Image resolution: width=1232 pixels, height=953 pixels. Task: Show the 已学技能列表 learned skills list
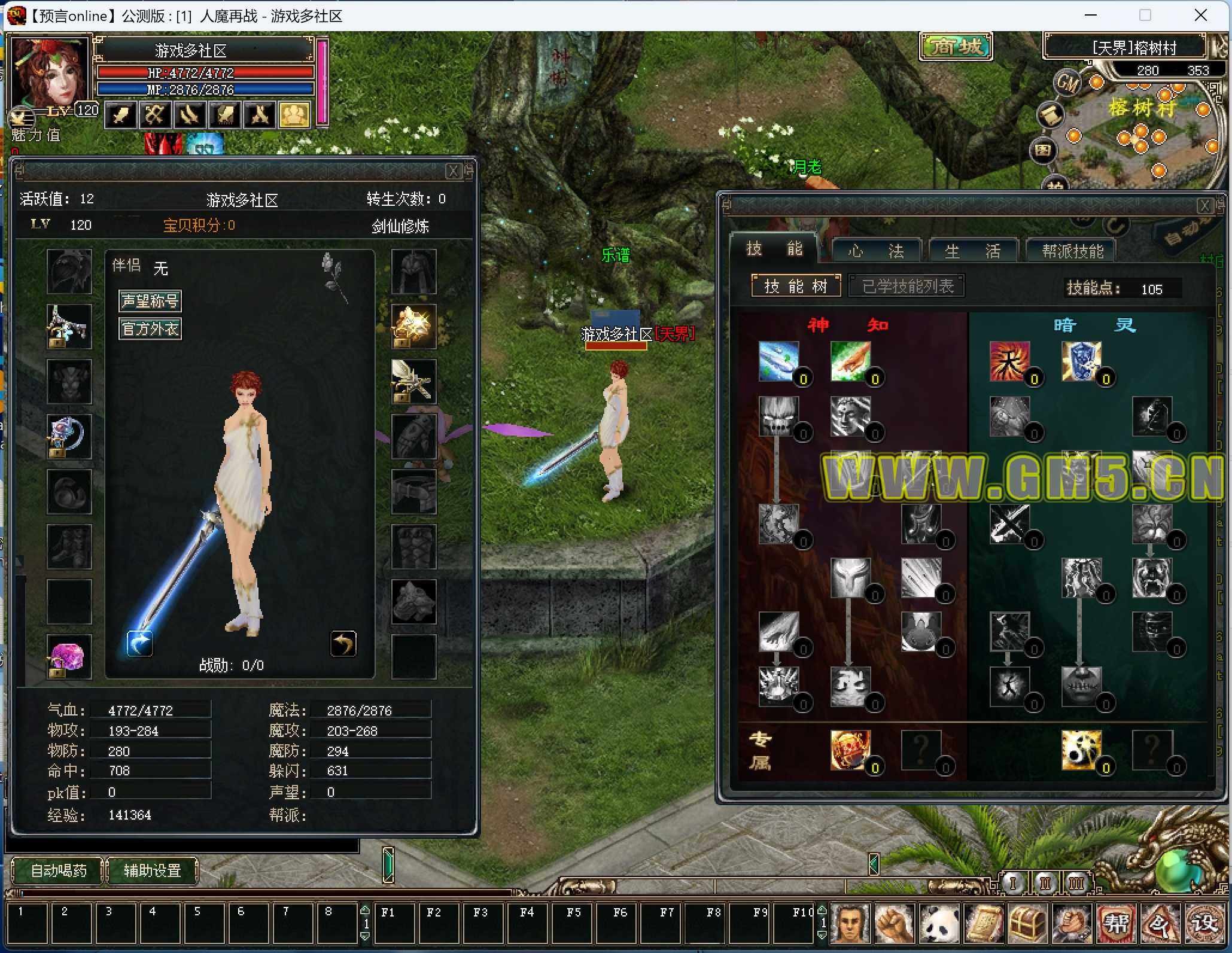click(x=907, y=286)
